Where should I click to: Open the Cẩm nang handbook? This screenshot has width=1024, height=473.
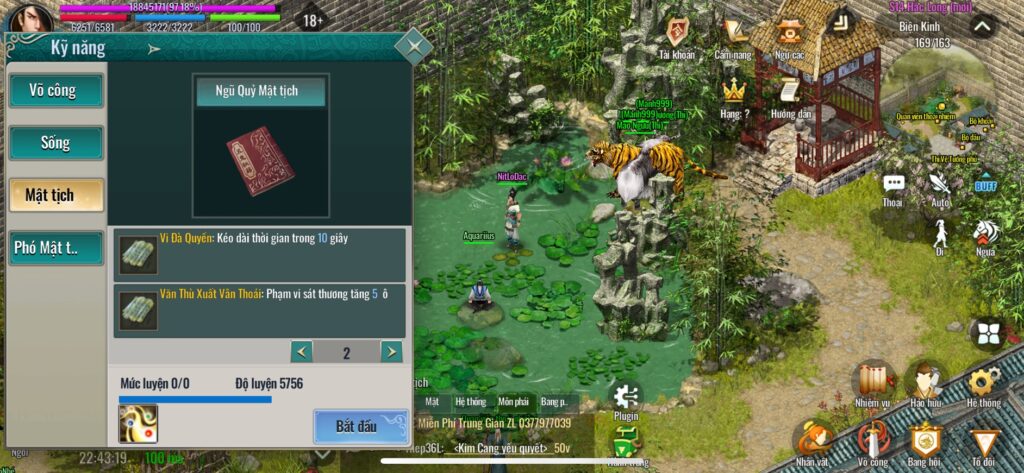[x=736, y=36]
